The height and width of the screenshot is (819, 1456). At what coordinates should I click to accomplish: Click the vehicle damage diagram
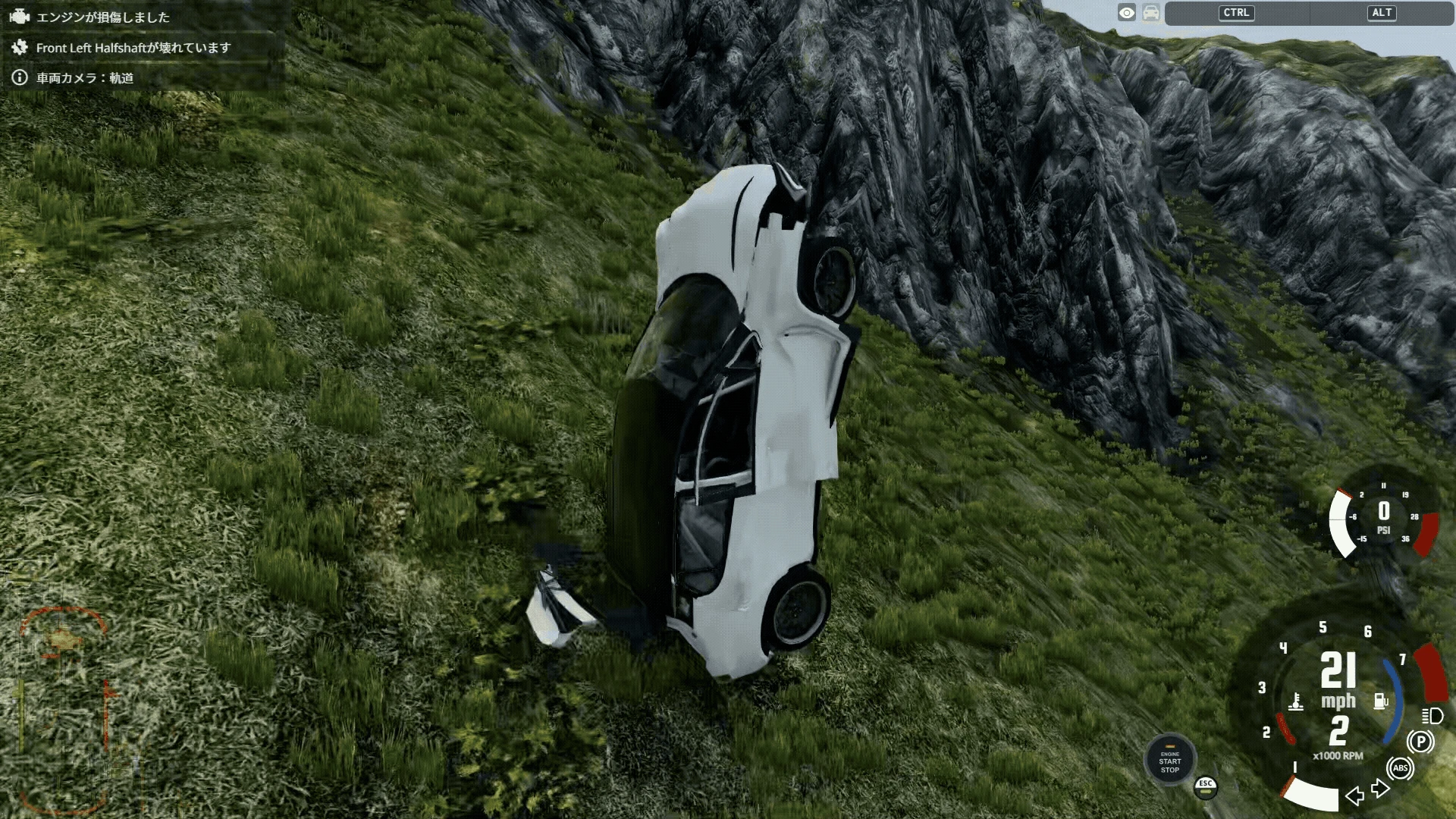click(x=63, y=709)
